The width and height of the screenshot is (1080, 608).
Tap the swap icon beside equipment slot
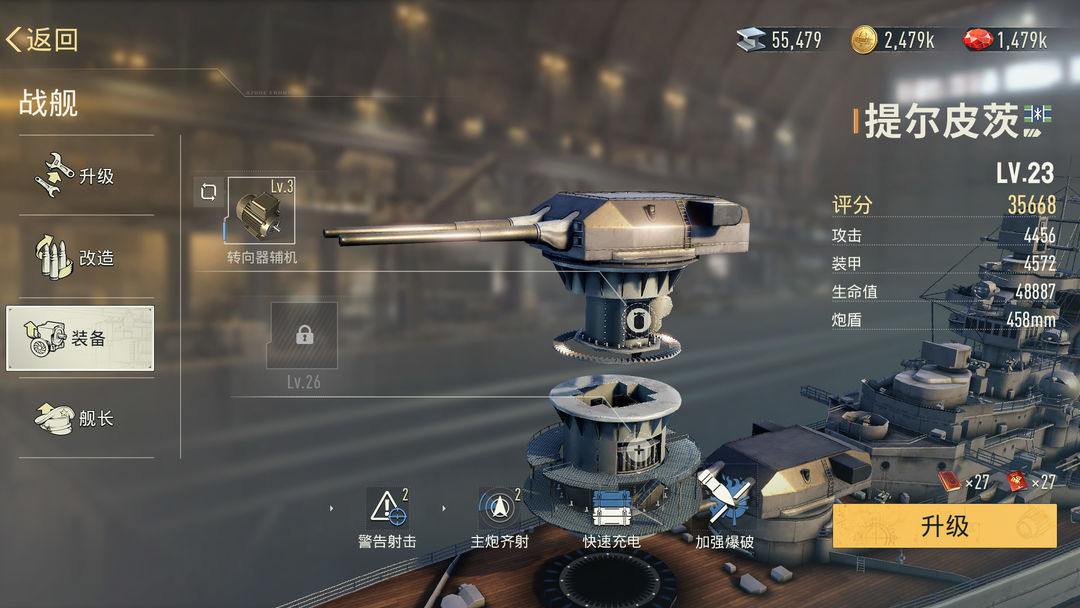coord(208,192)
